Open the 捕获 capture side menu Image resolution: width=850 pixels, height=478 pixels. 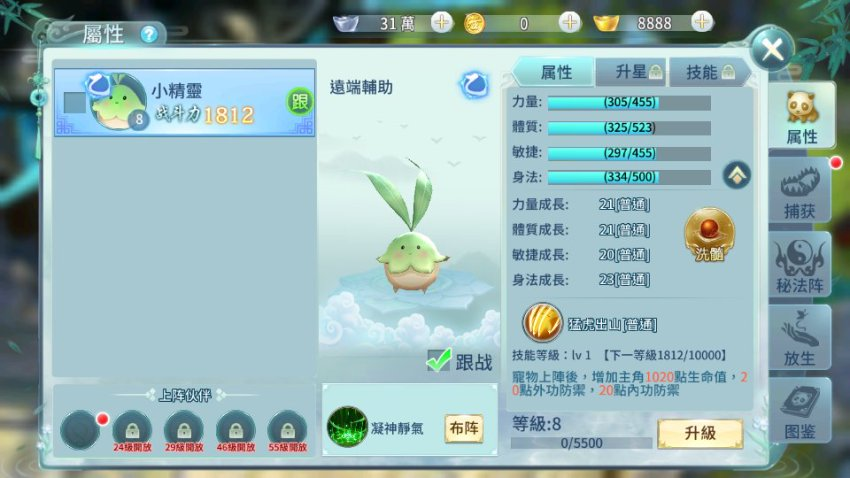point(801,193)
